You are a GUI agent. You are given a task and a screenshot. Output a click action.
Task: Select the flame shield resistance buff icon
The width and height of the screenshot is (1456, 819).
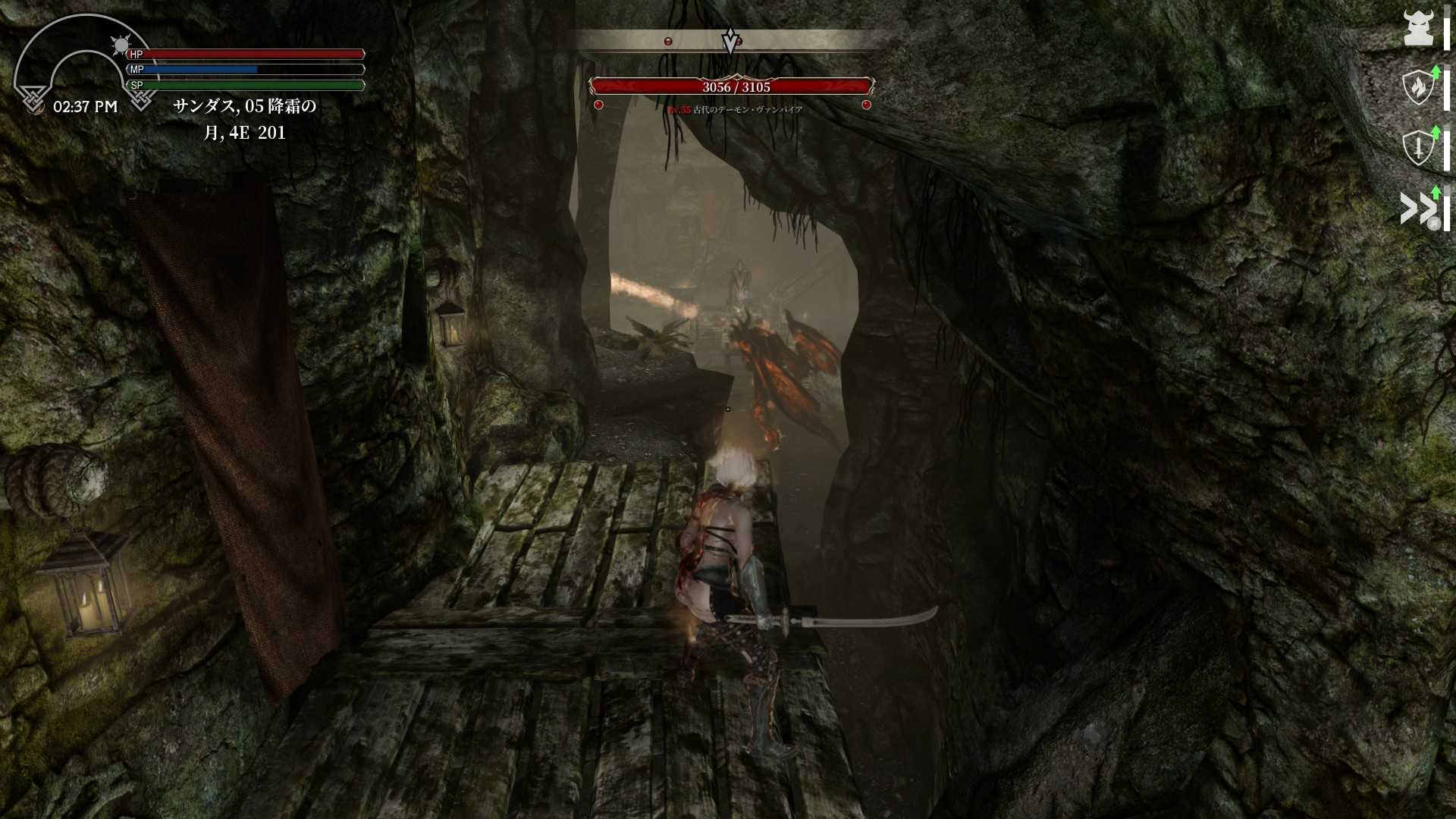coord(1417,87)
